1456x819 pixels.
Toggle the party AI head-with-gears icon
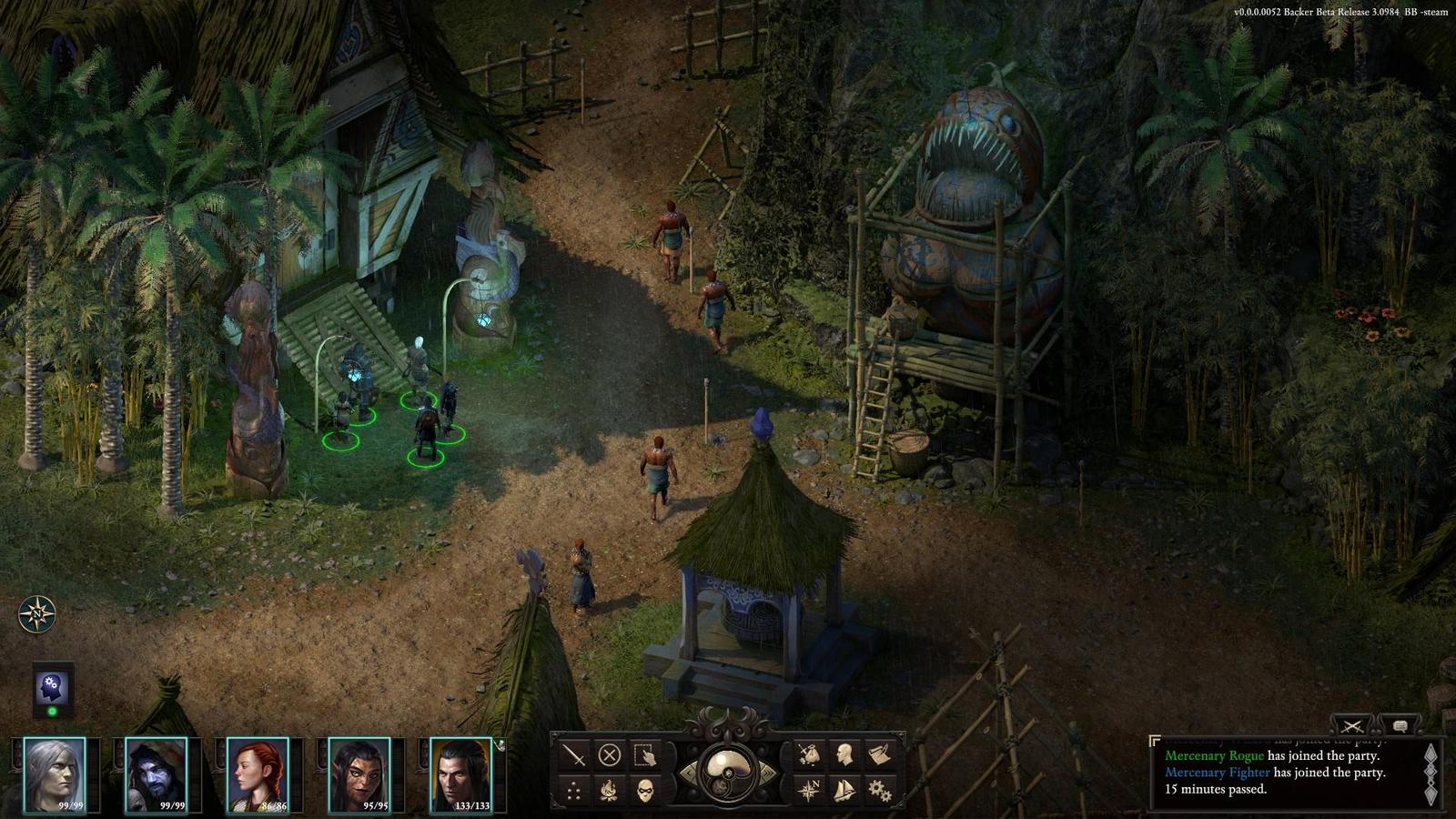52,688
